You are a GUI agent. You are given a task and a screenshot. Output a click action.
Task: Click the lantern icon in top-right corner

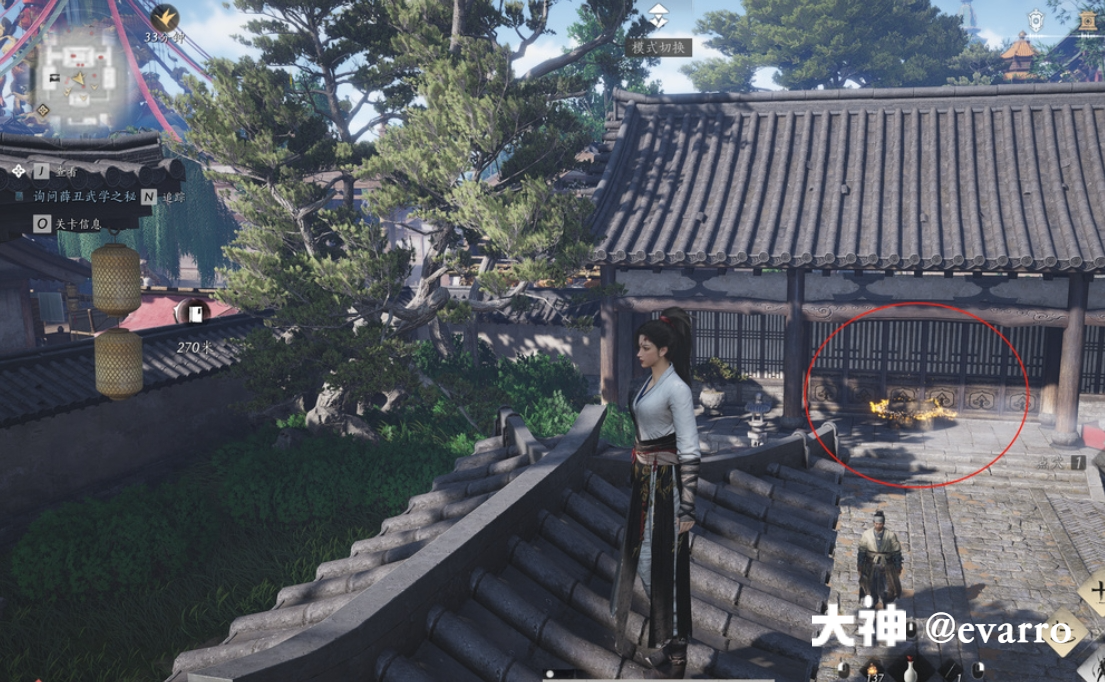[x=1088, y=20]
